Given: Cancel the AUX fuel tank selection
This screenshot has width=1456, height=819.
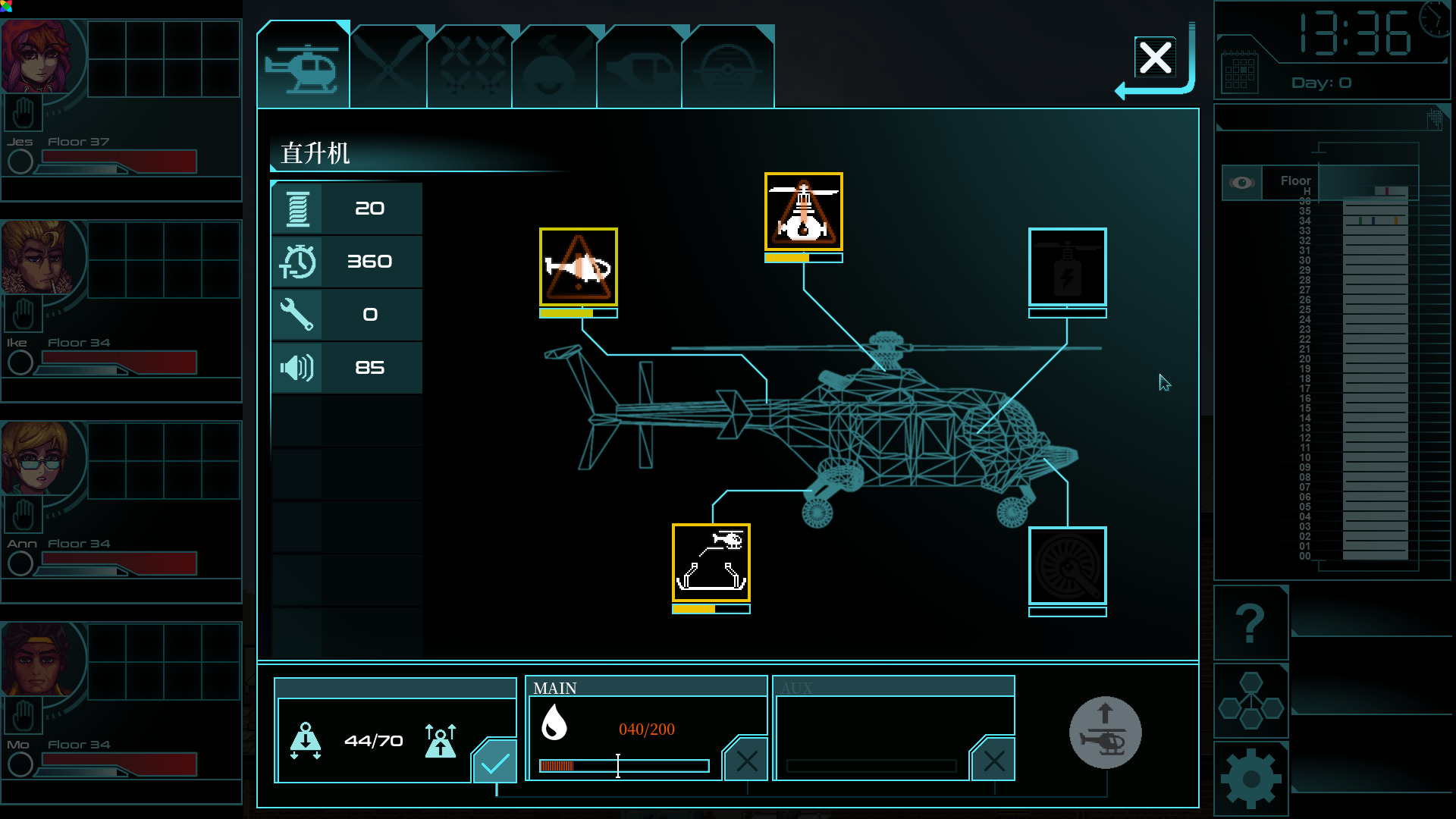Looking at the screenshot, I should (x=993, y=761).
